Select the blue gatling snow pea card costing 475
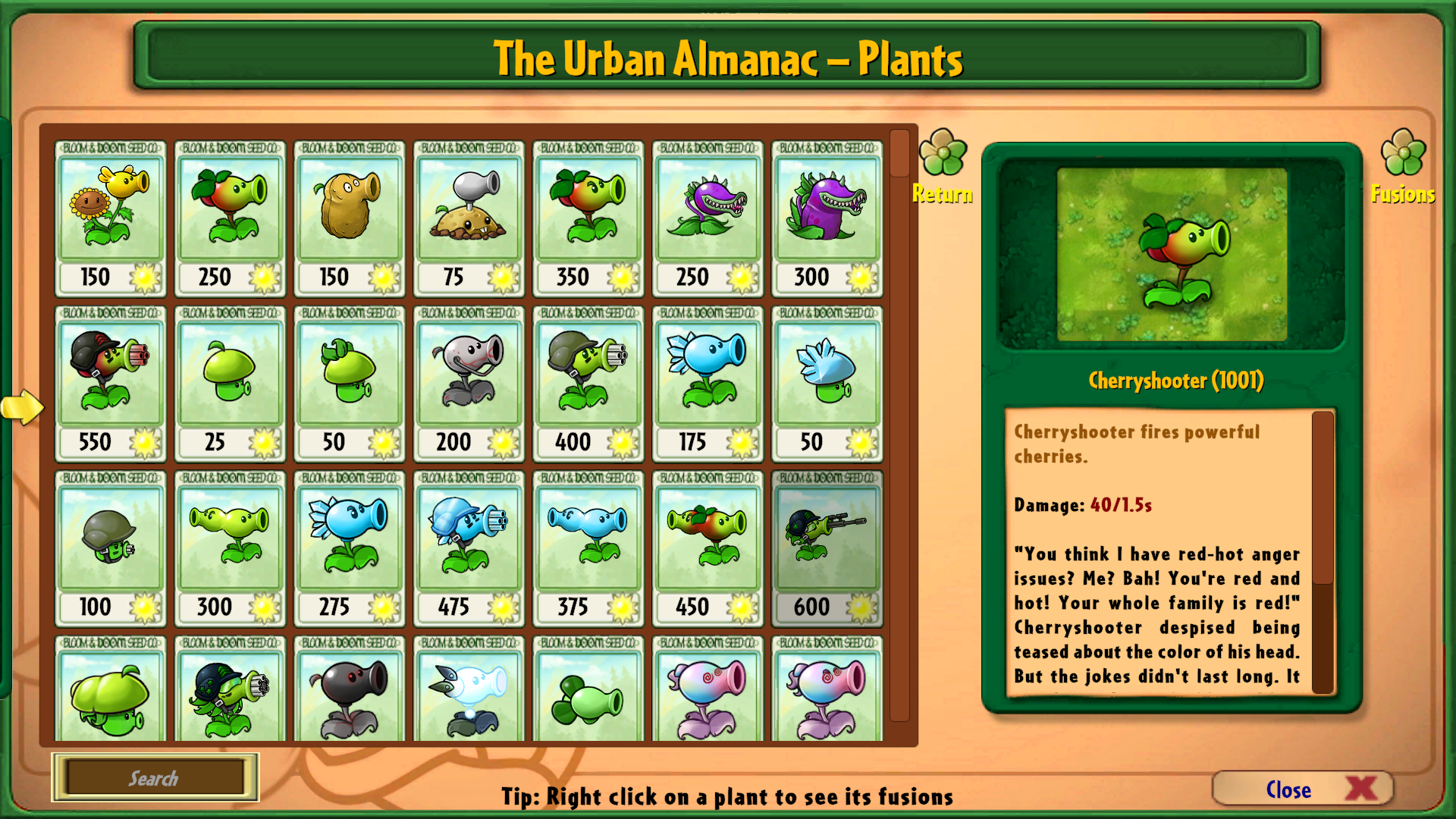The height and width of the screenshot is (819, 1456). click(x=469, y=548)
